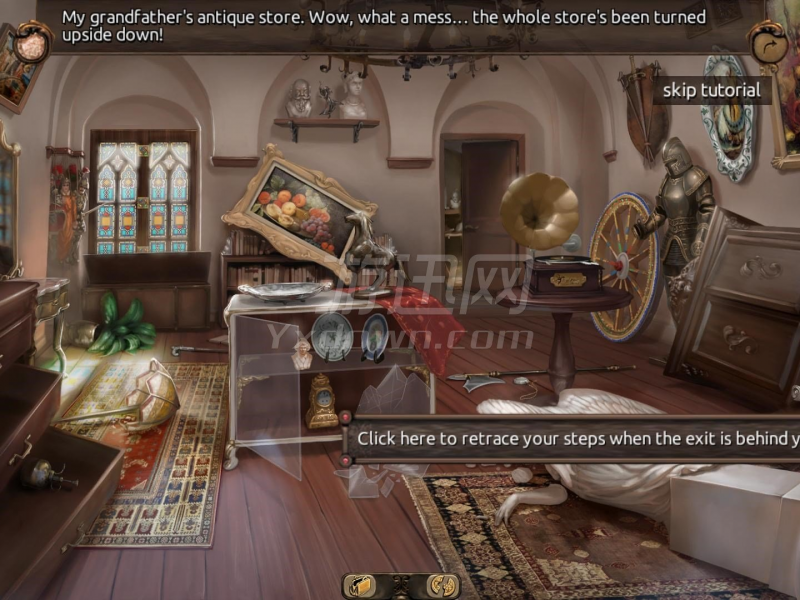Click the curved arrow icon beside the narration
Viewport: 800px width, 600px height.
(767, 46)
